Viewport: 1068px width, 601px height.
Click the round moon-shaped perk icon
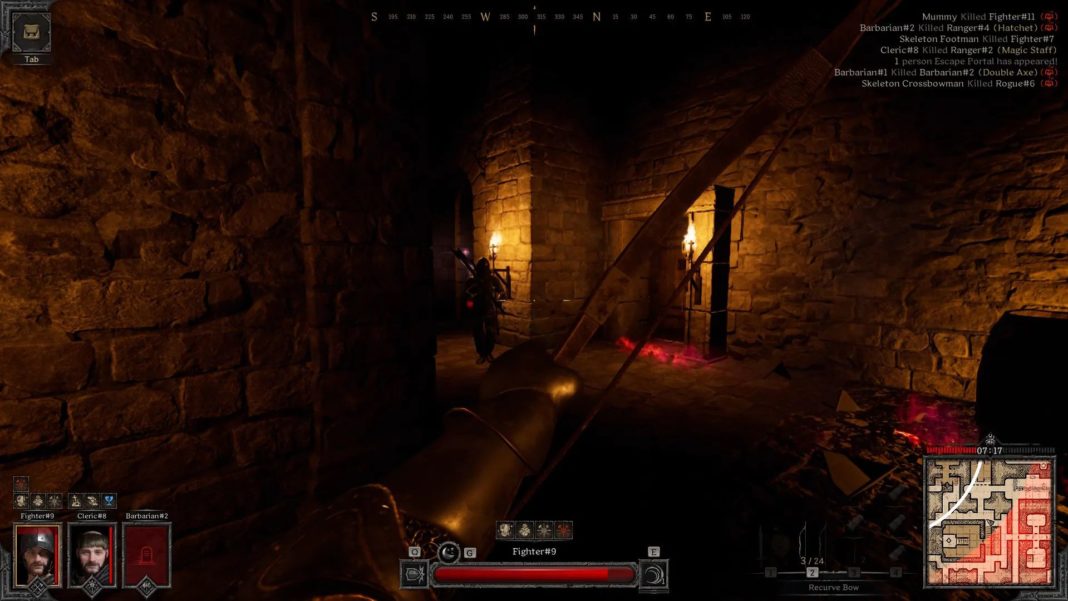449,551
